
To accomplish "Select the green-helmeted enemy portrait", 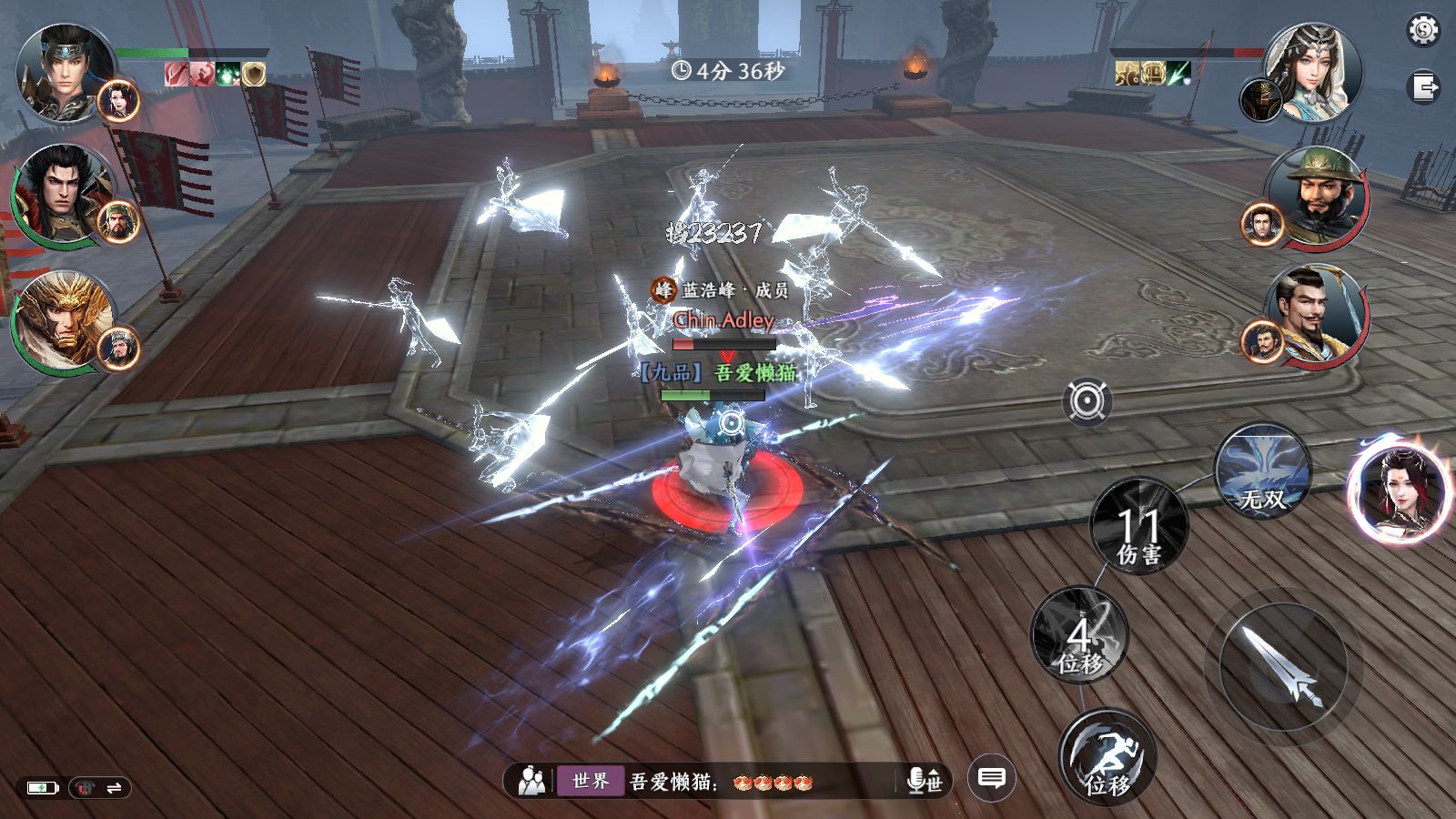I will click(x=1319, y=194).
